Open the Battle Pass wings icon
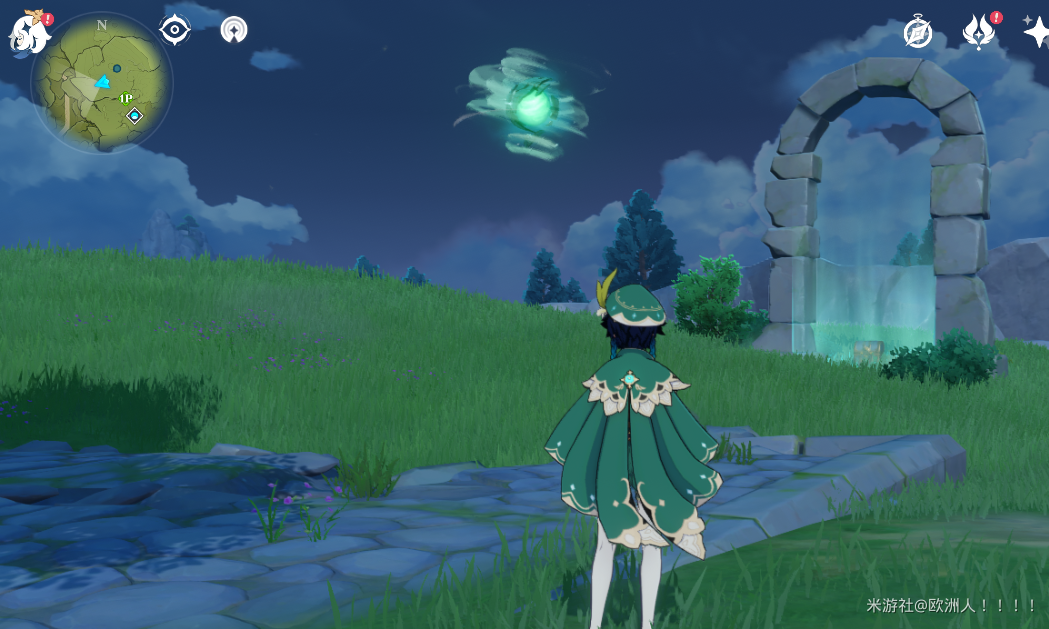Image resolution: width=1049 pixels, height=629 pixels. pyautogui.click(x=979, y=32)
